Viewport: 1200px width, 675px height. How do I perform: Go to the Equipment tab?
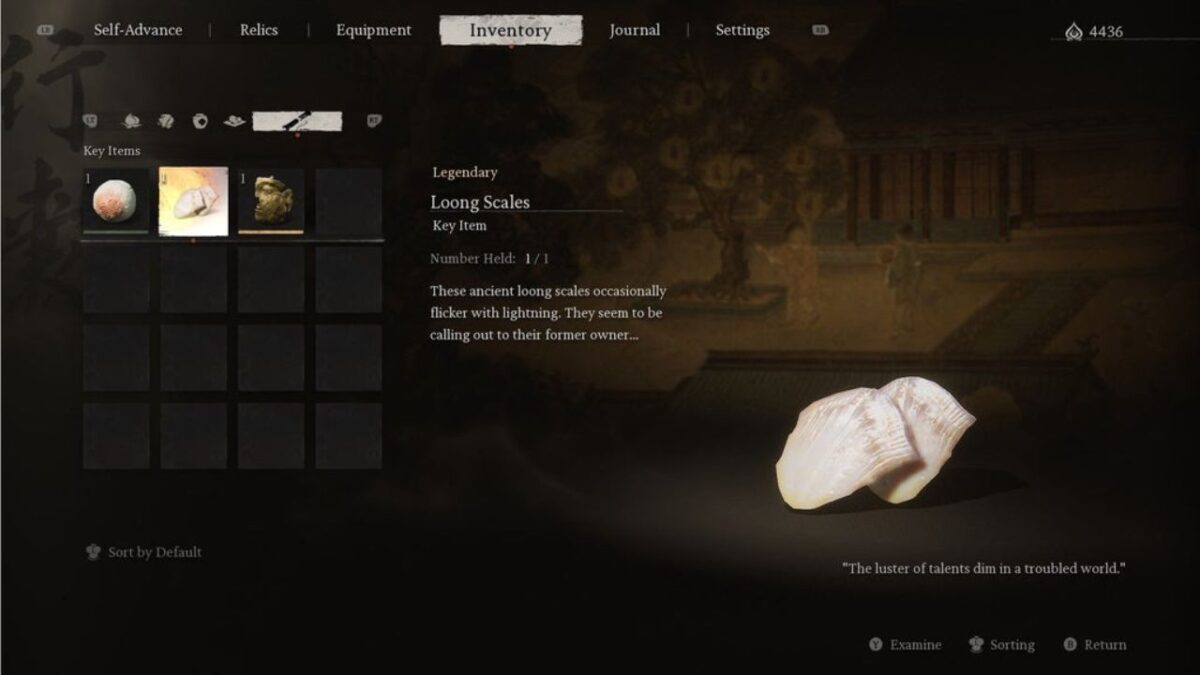pos(373,30)
